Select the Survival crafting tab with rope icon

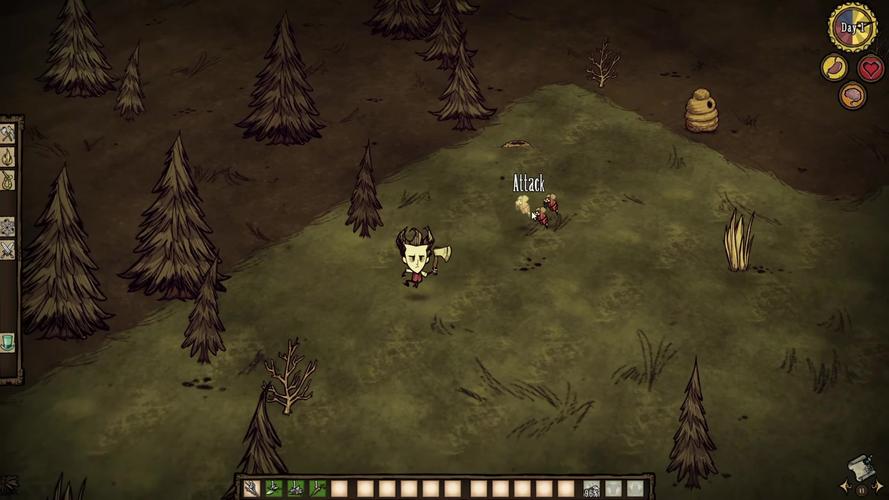8,180
